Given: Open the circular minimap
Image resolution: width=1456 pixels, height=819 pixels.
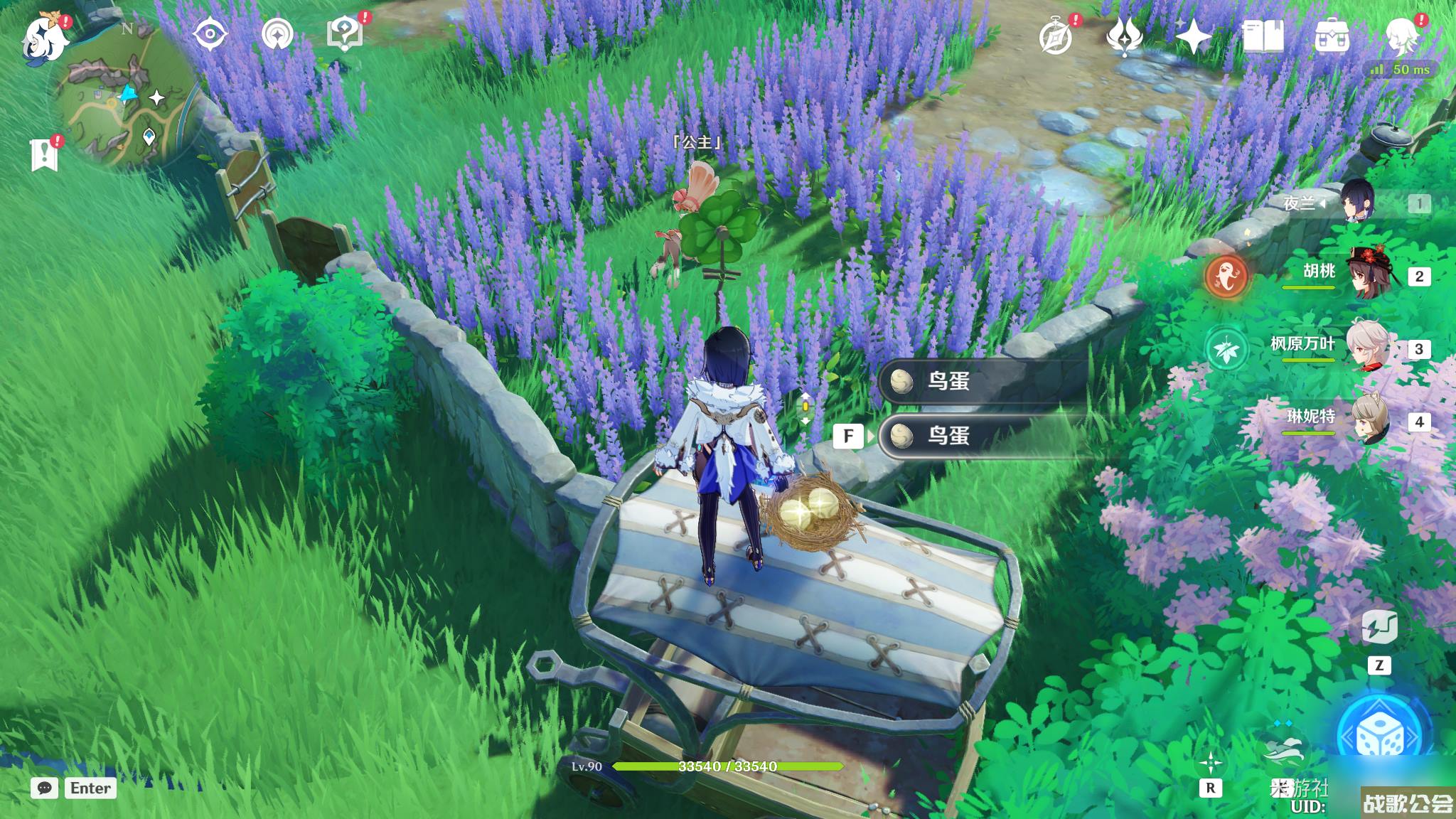Looking at the screenshot, I should pos(122,108).
